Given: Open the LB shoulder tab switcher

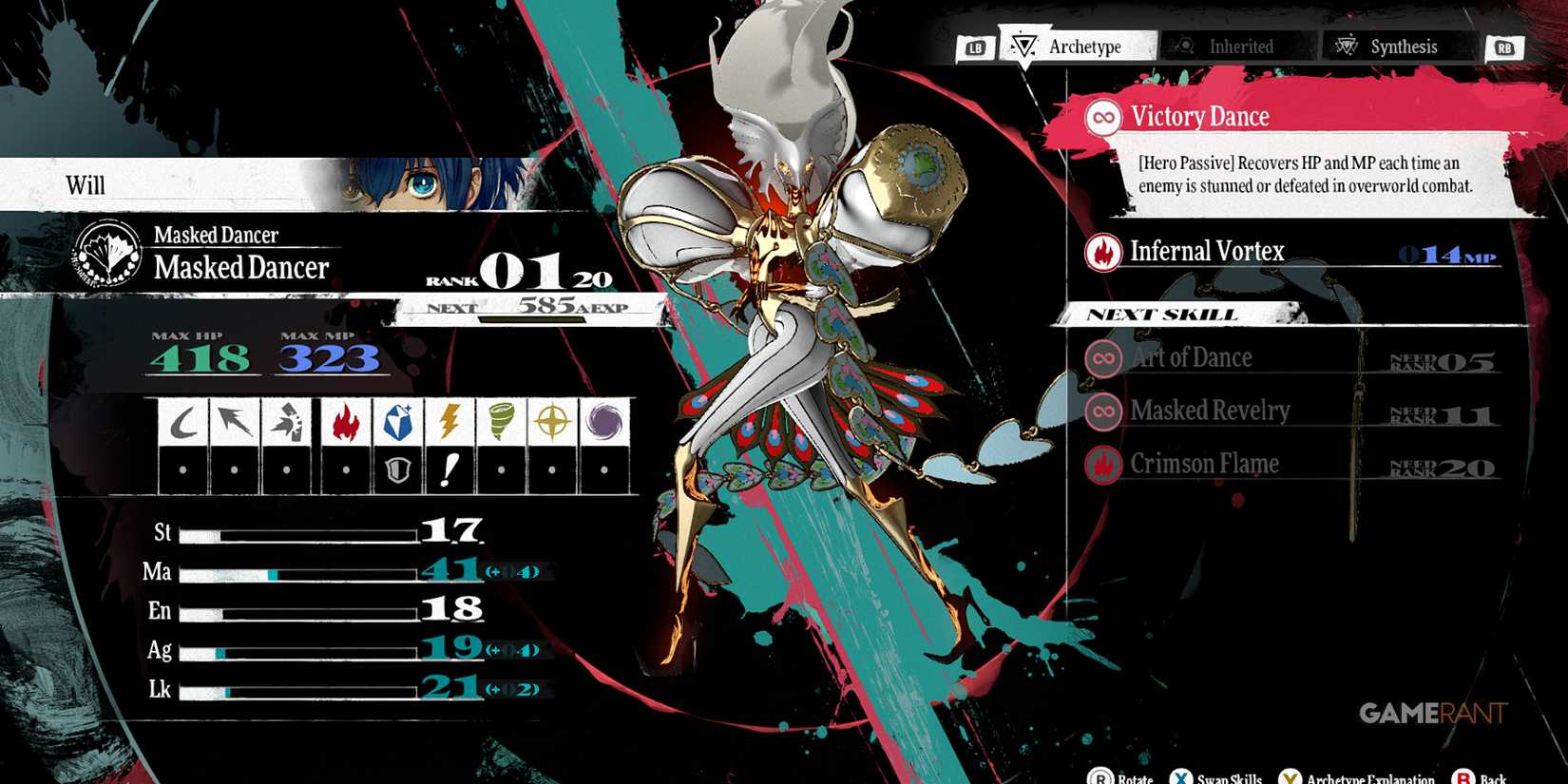Looking at the screenshot, I should tap(978, 46).
